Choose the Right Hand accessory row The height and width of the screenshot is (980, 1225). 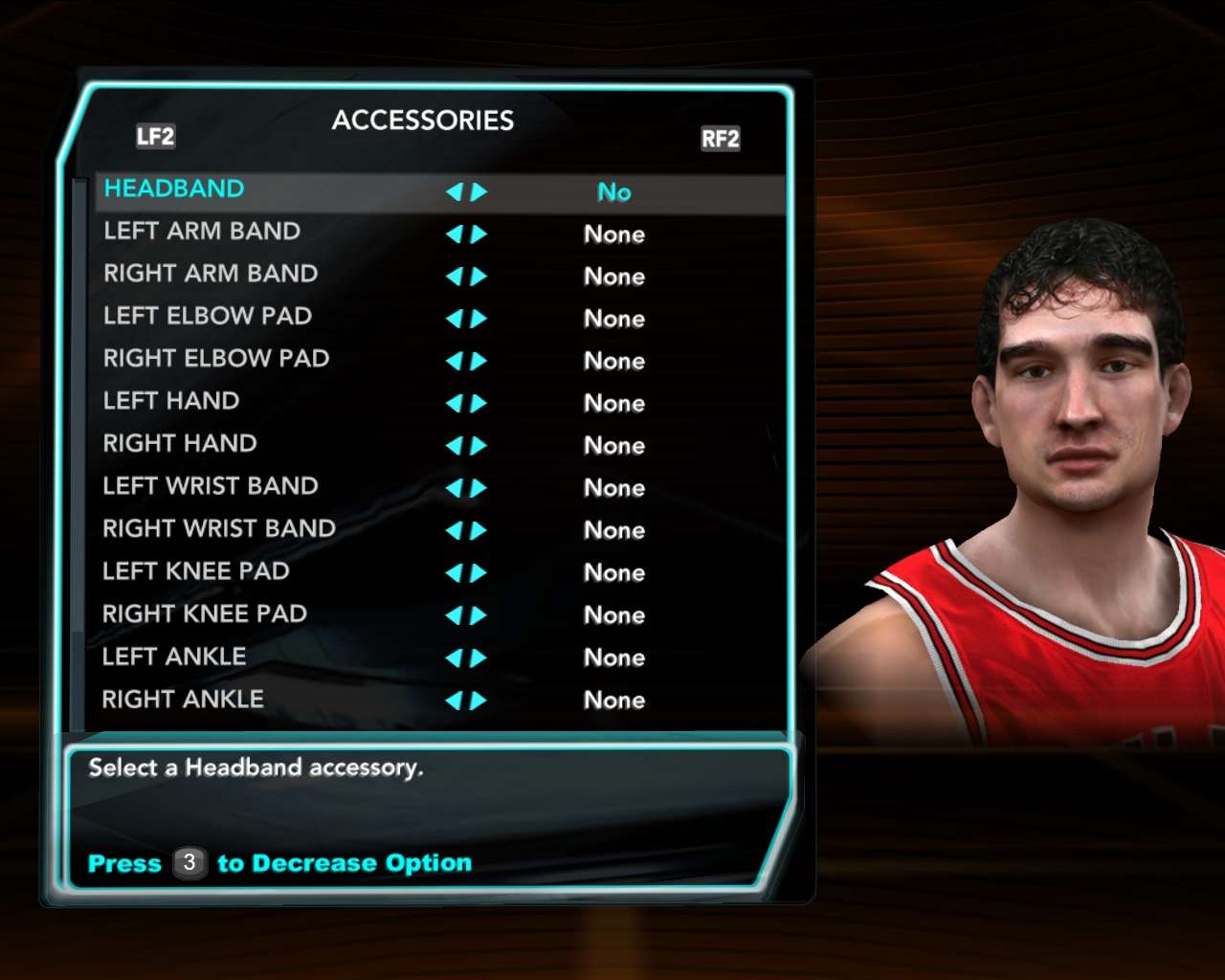(180, 443)
